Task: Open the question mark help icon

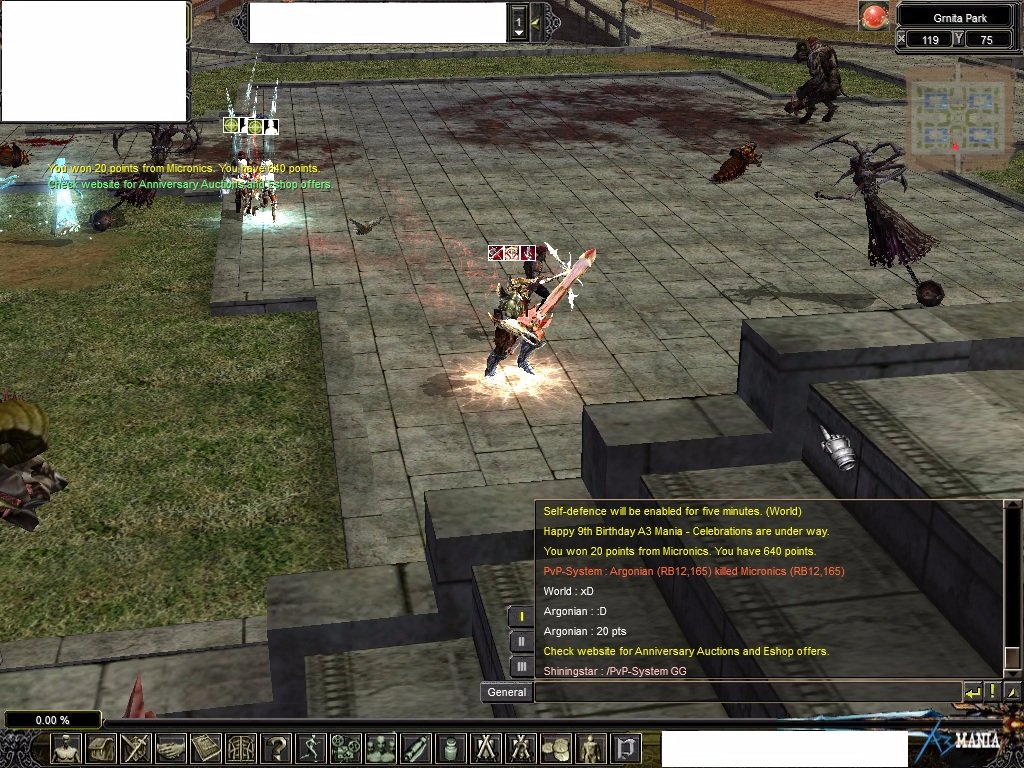Action: (276, 748)
